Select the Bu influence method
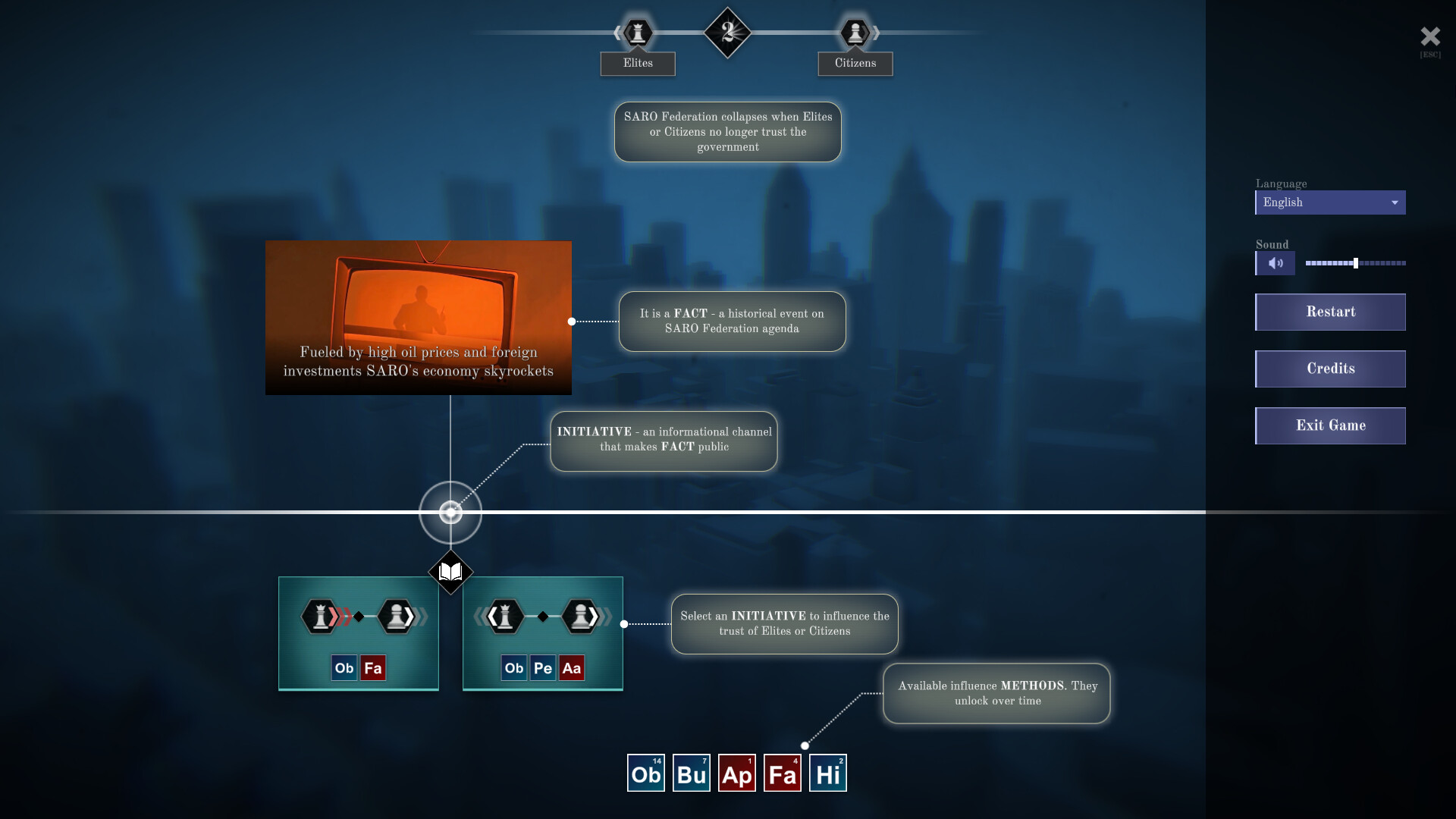Image resolution: width=1456 pixels, height=819 pixels. click(691, 772)
